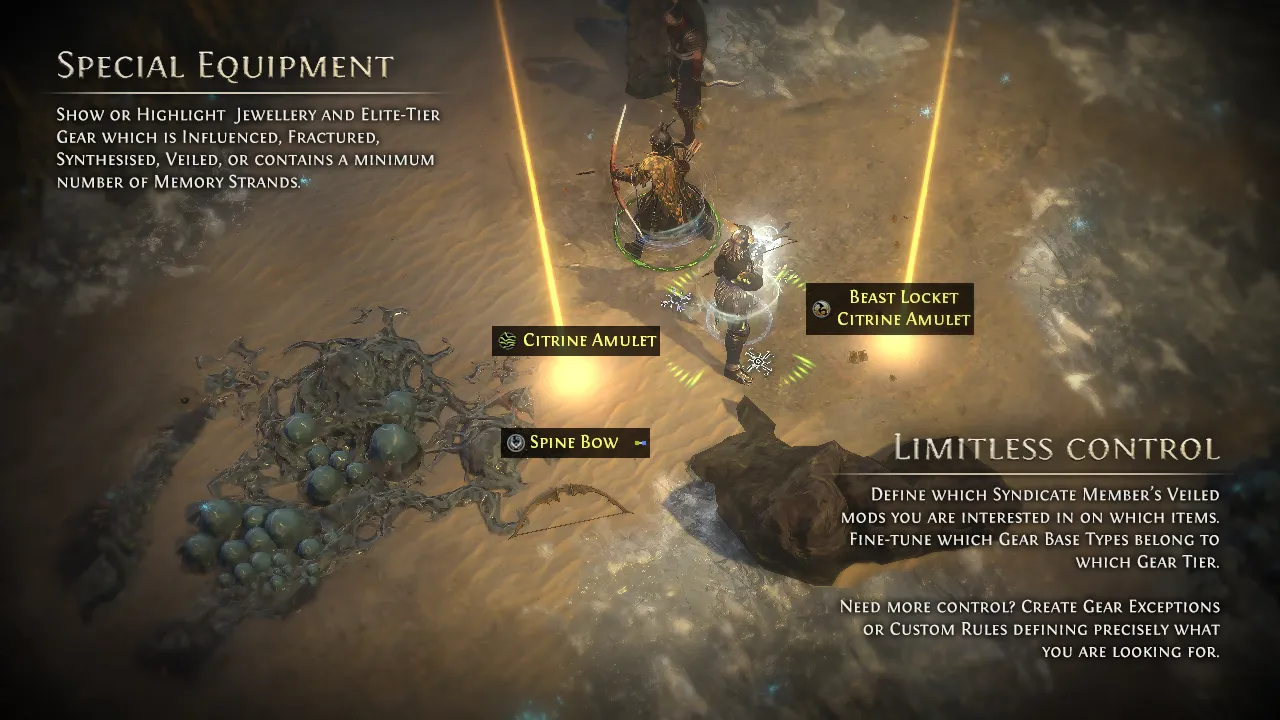Select the Beast Locket Citrine Amulet label
Screen dimensions: 1280x720
pyautogui.click(x=890, y=308)
